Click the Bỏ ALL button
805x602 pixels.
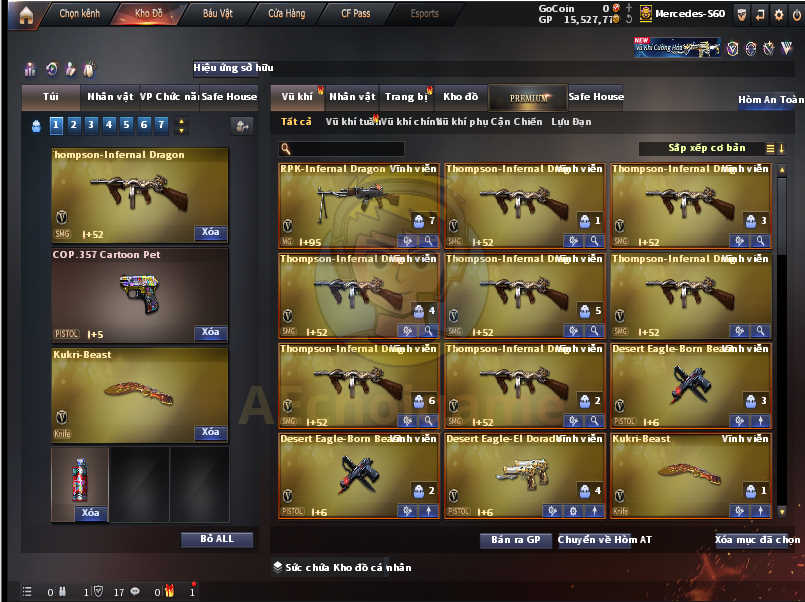(x=217, y=539)
